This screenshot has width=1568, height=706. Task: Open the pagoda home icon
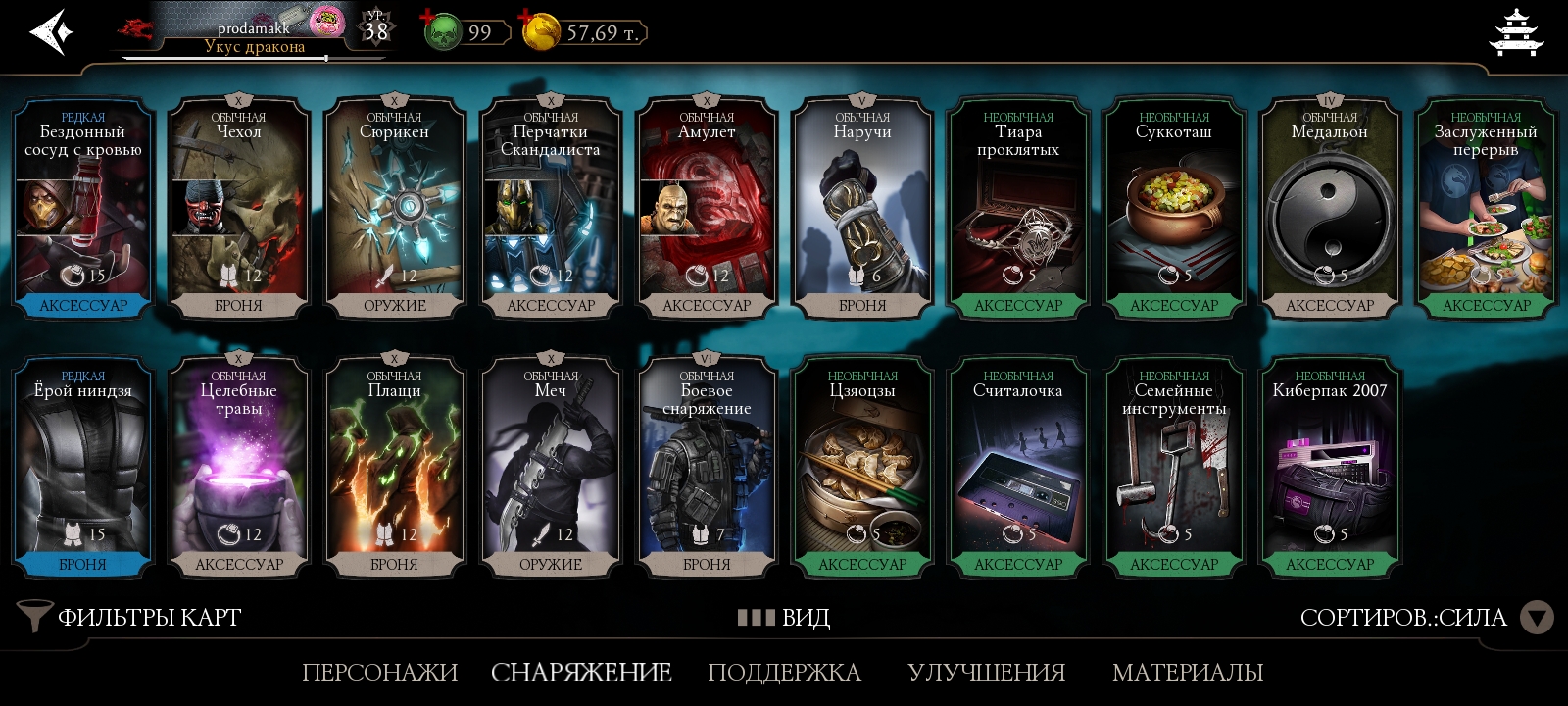(1515, 33)
